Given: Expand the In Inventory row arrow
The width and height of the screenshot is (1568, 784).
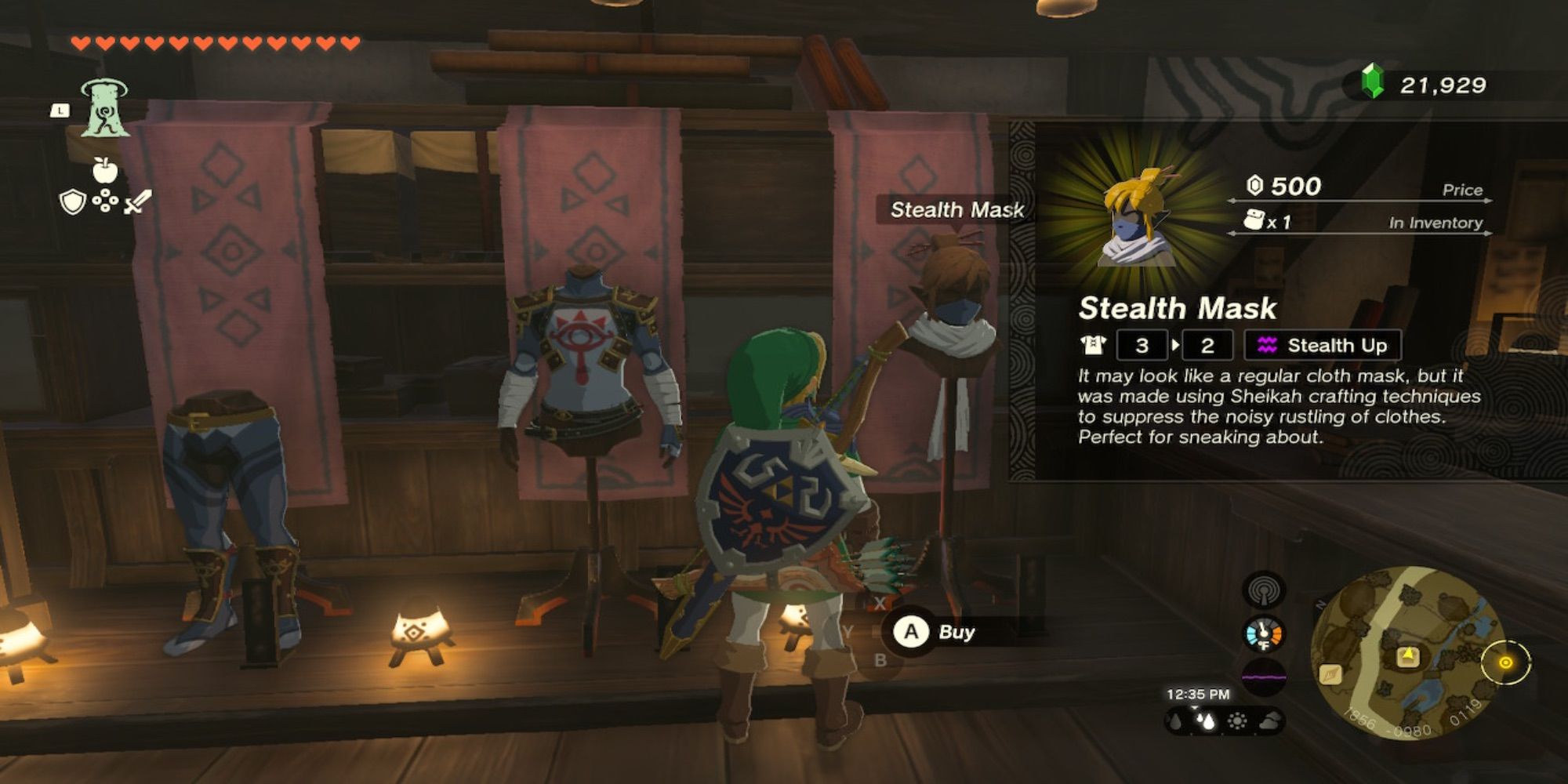Looking at the screenshot, I should pos(1486,234).
